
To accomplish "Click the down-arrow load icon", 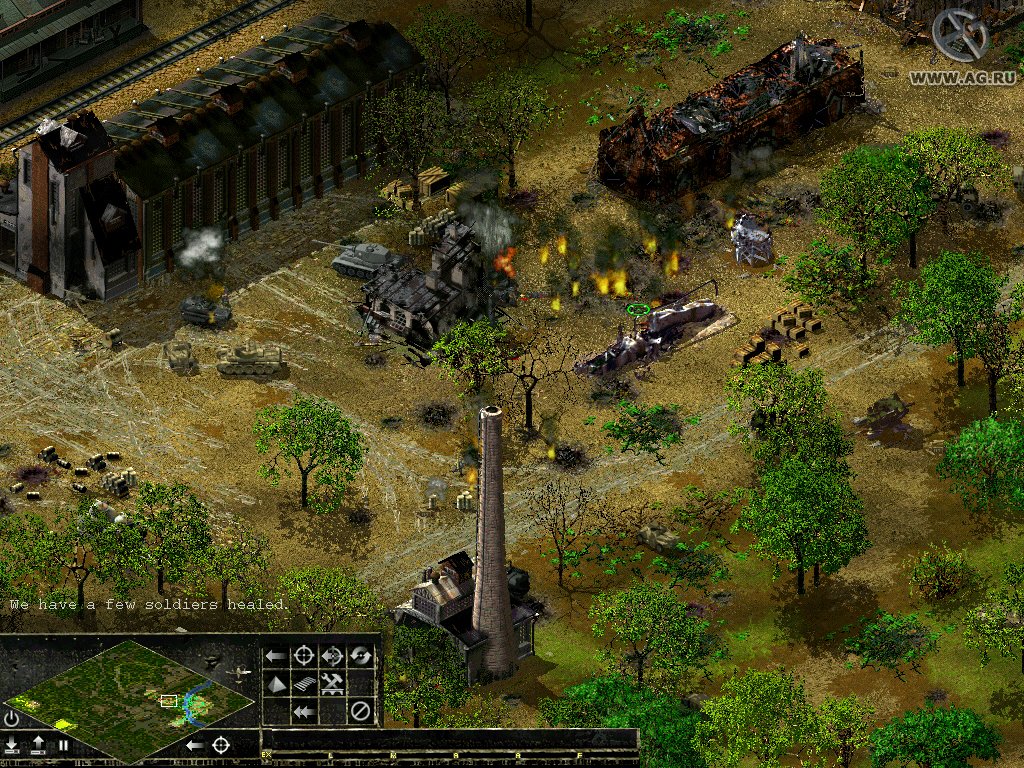I will (12, 744).
